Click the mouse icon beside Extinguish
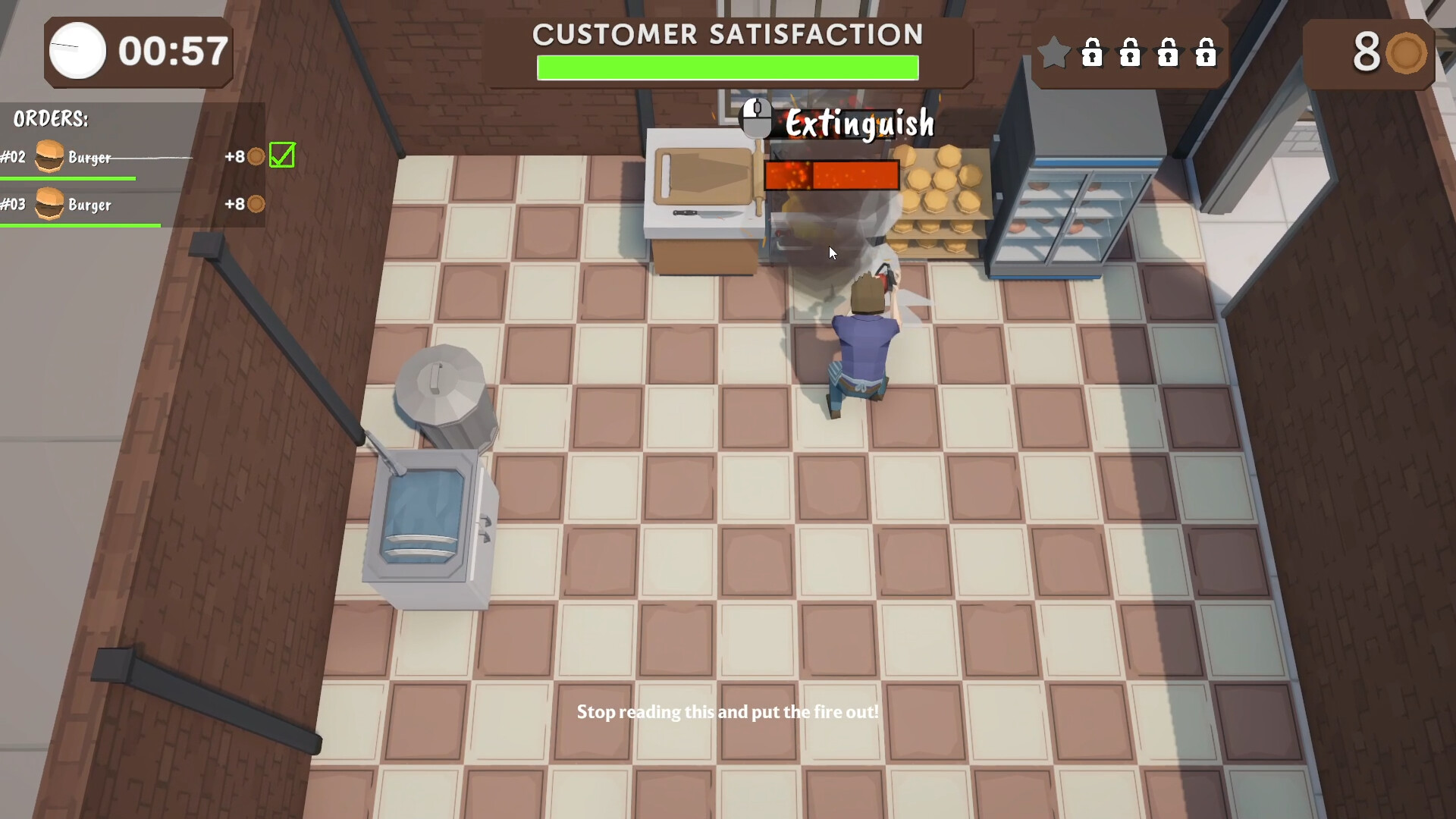Screen dimensions: 1456x819 [755, 118]
